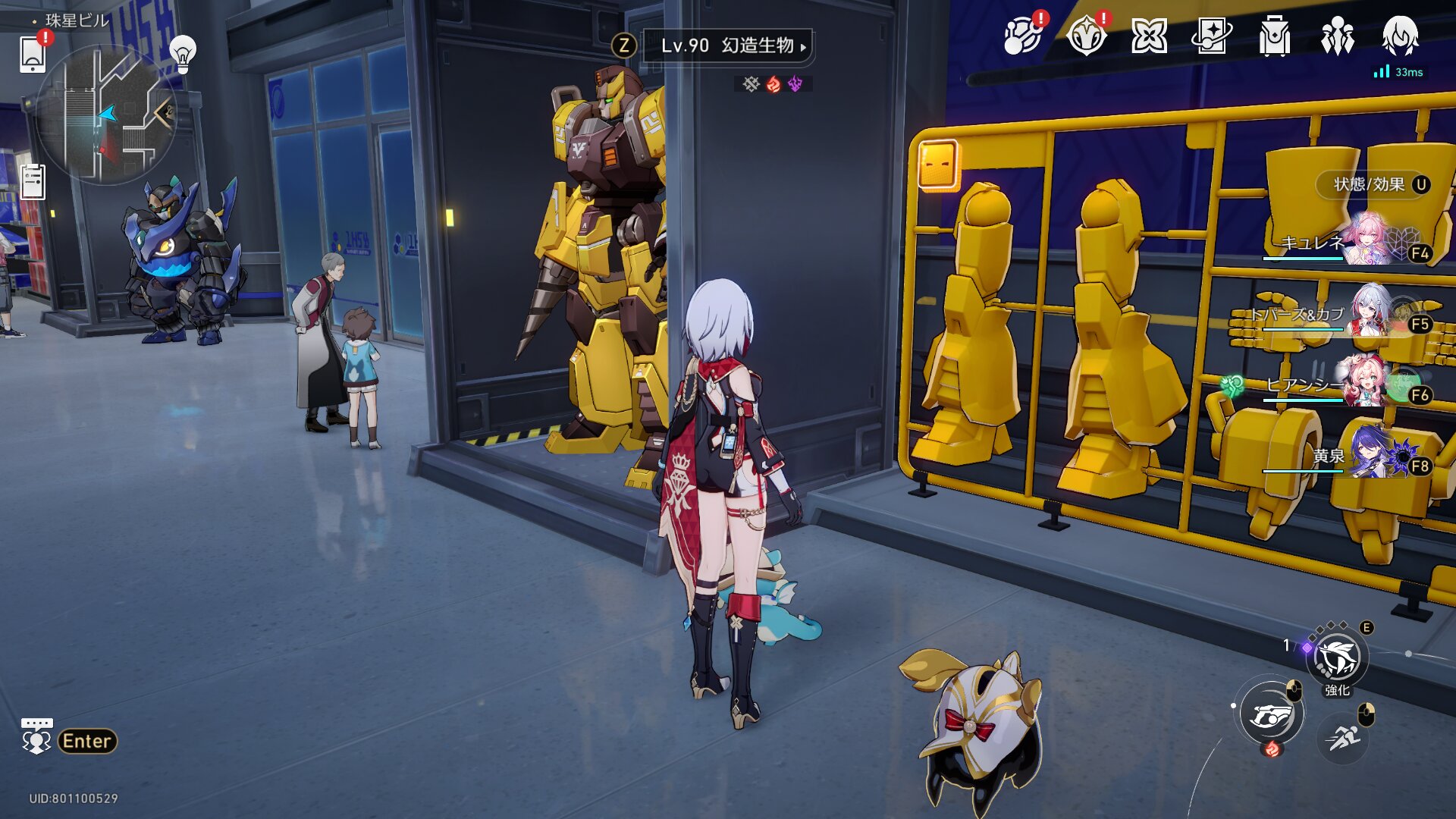Use the basic attack icon
Image resolution: width=1456 pixels, height=819 pixels.
1272,715
